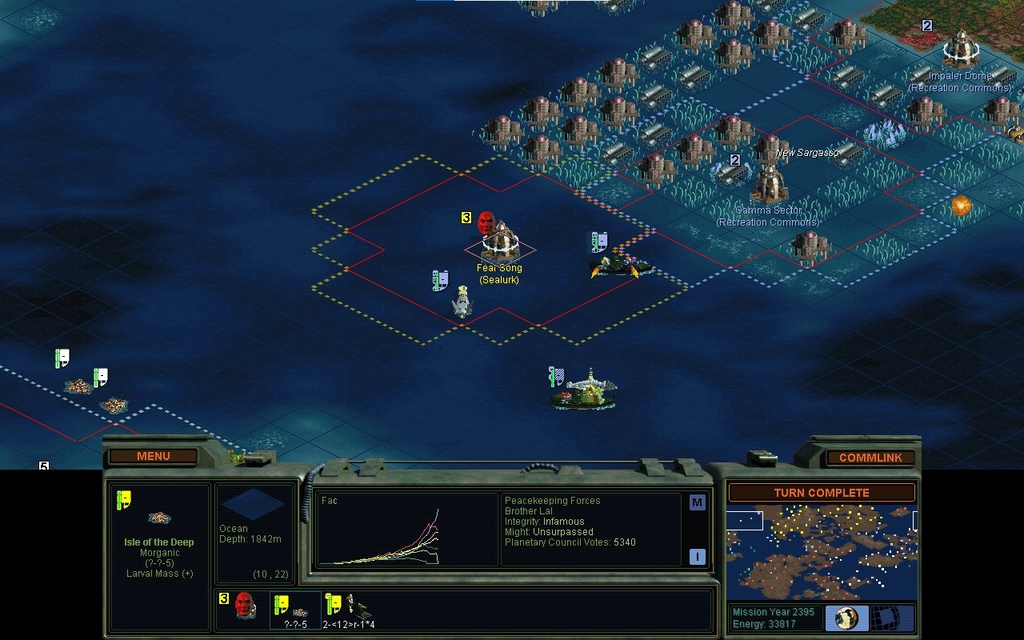Viewport: 1024px width, 640px height.
Task: Open the MENU button
Action: click(153, 457)
